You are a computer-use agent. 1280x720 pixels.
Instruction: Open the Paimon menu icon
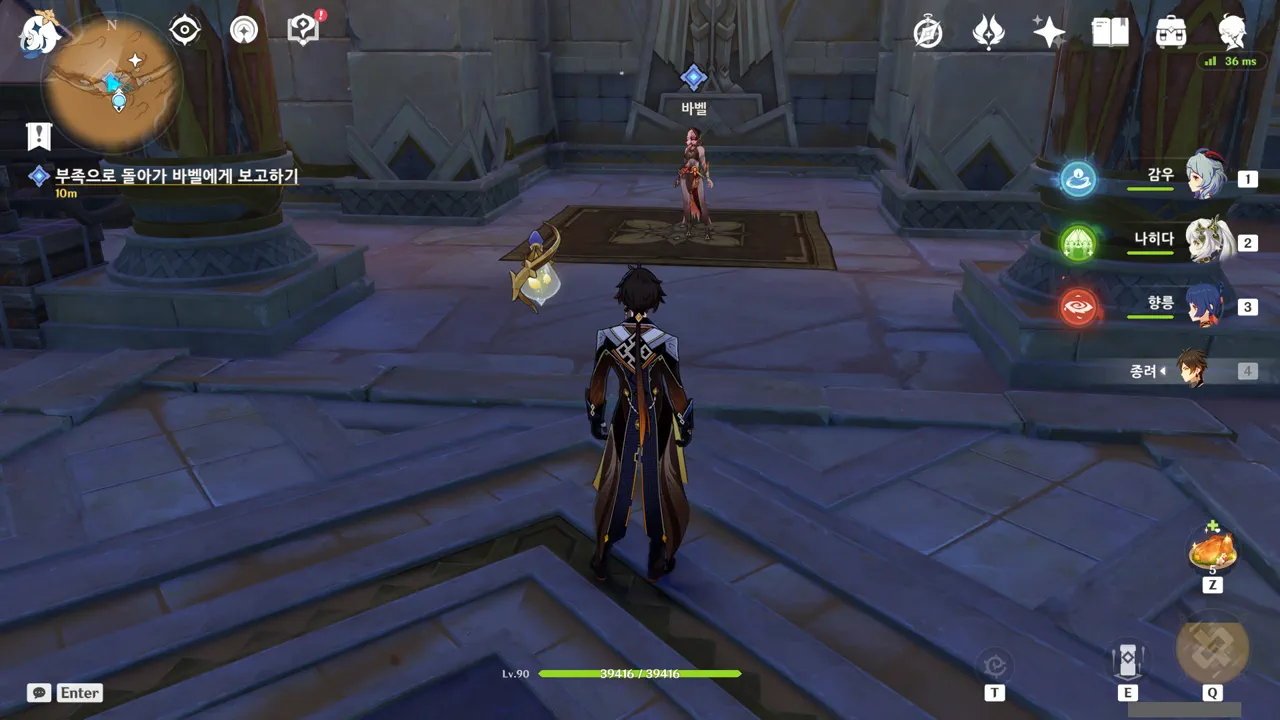[38, 31]
